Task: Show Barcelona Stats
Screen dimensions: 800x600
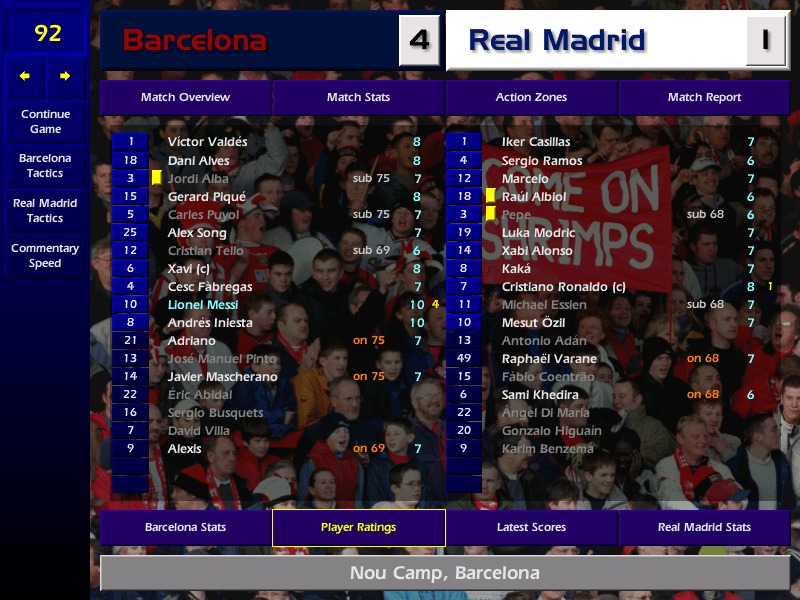Action: coord(185,527)
